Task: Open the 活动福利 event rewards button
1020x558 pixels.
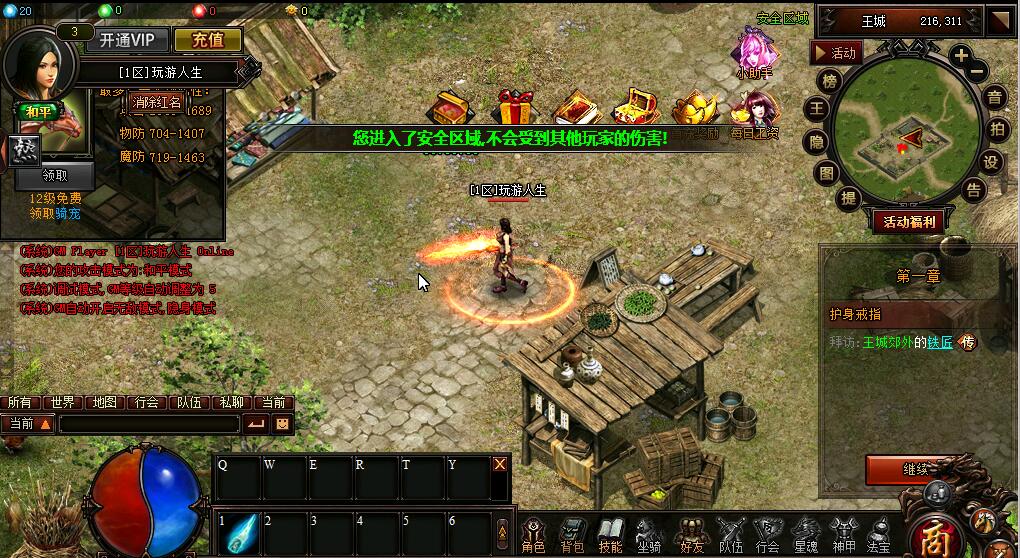Action: pyautogui.click(x=908, y=222)
